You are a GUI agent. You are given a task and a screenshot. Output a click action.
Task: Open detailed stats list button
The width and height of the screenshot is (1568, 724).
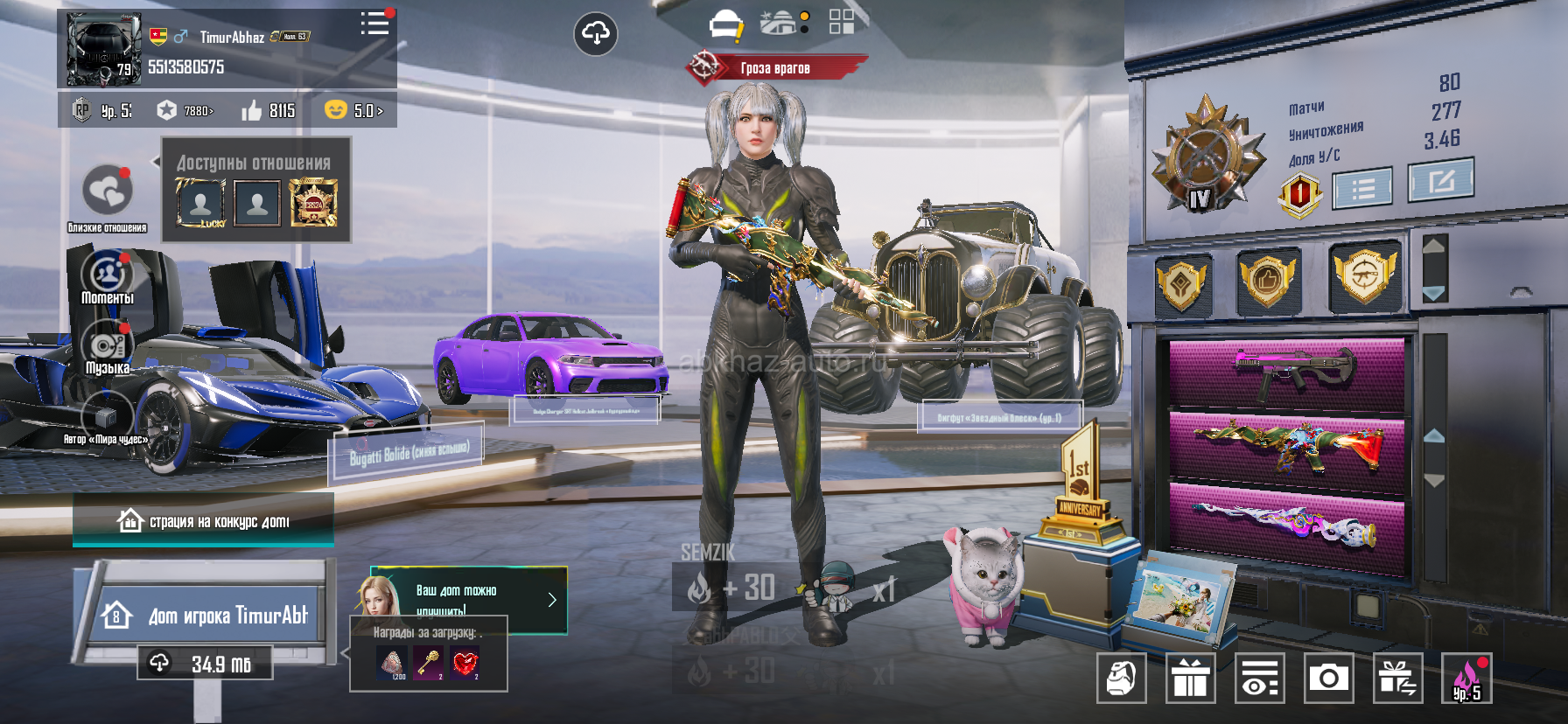tap(1361, 188)
